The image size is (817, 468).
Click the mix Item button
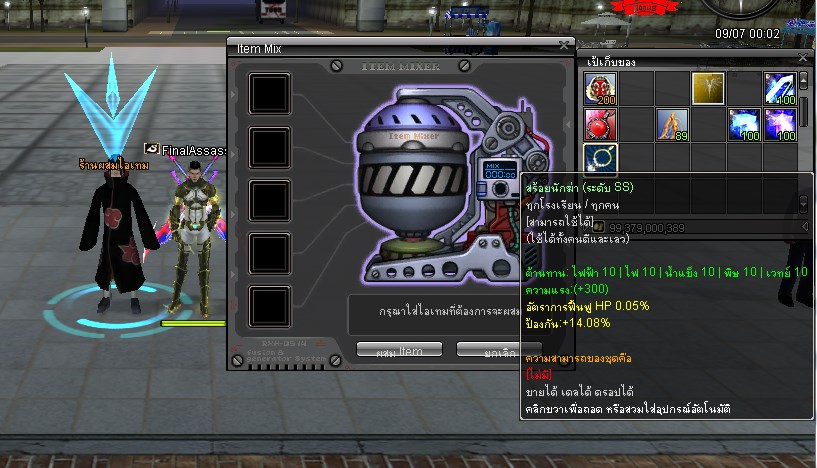tap(399, 350)
